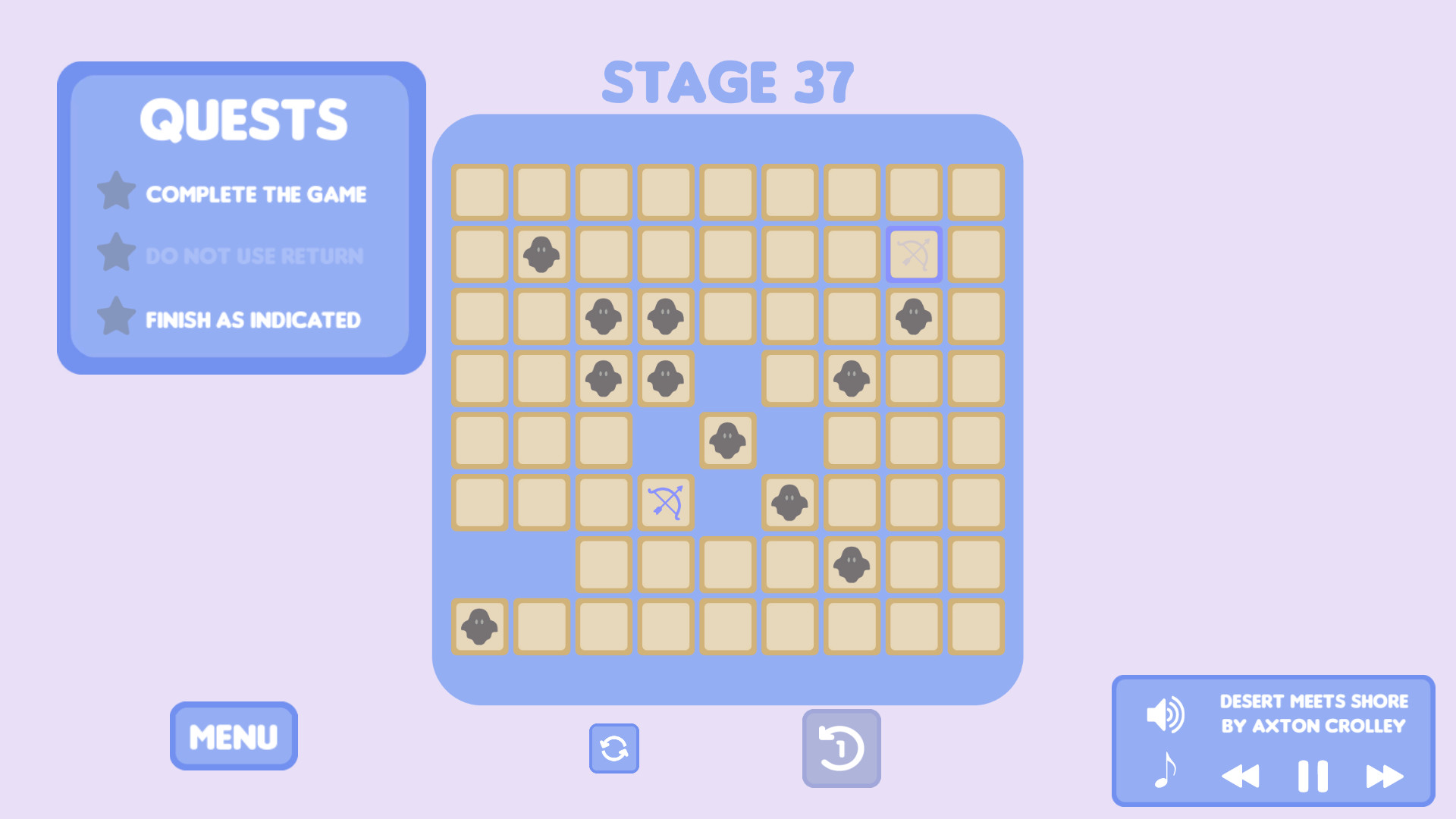Skip to the next music track
Viewport: 1456px width, 819px height.
click(x=1382, y=775)
